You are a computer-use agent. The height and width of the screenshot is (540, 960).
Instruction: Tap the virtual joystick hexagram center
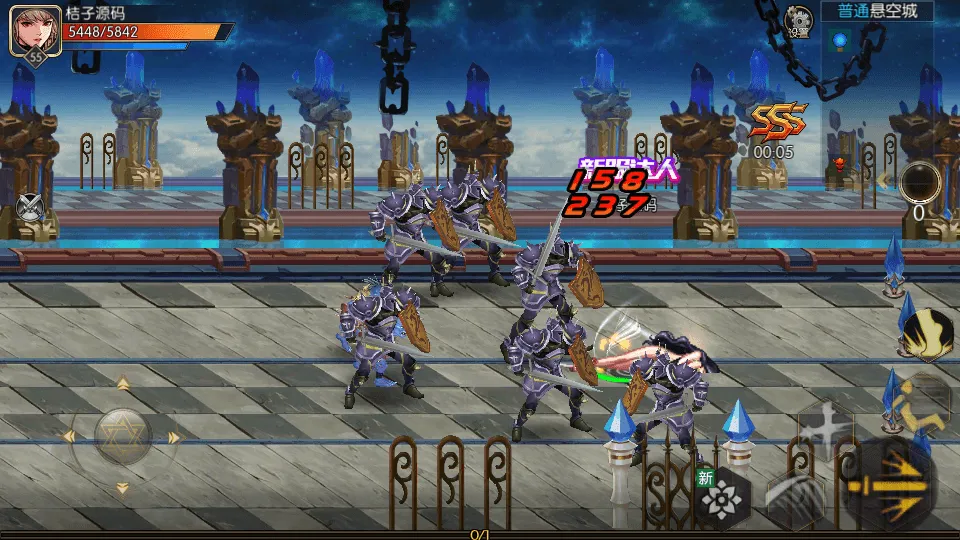tap(122, 436)
